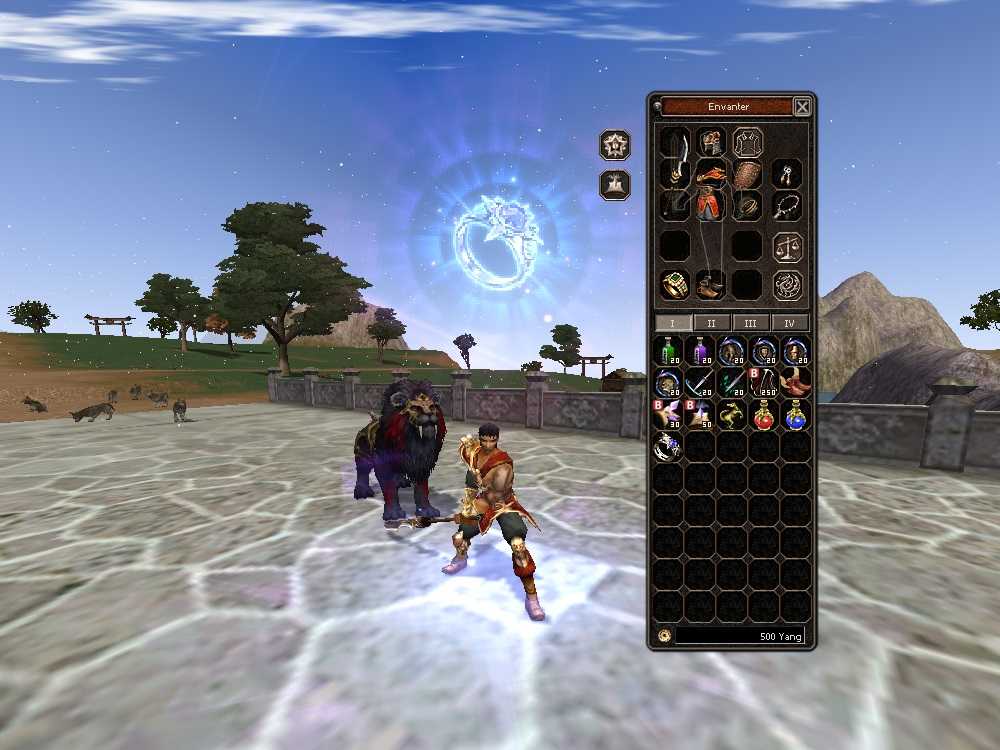The width and height of the screenshot is (1000, 750).
Task: Select the equipped boots slot
Action: [x=711, y=285]
